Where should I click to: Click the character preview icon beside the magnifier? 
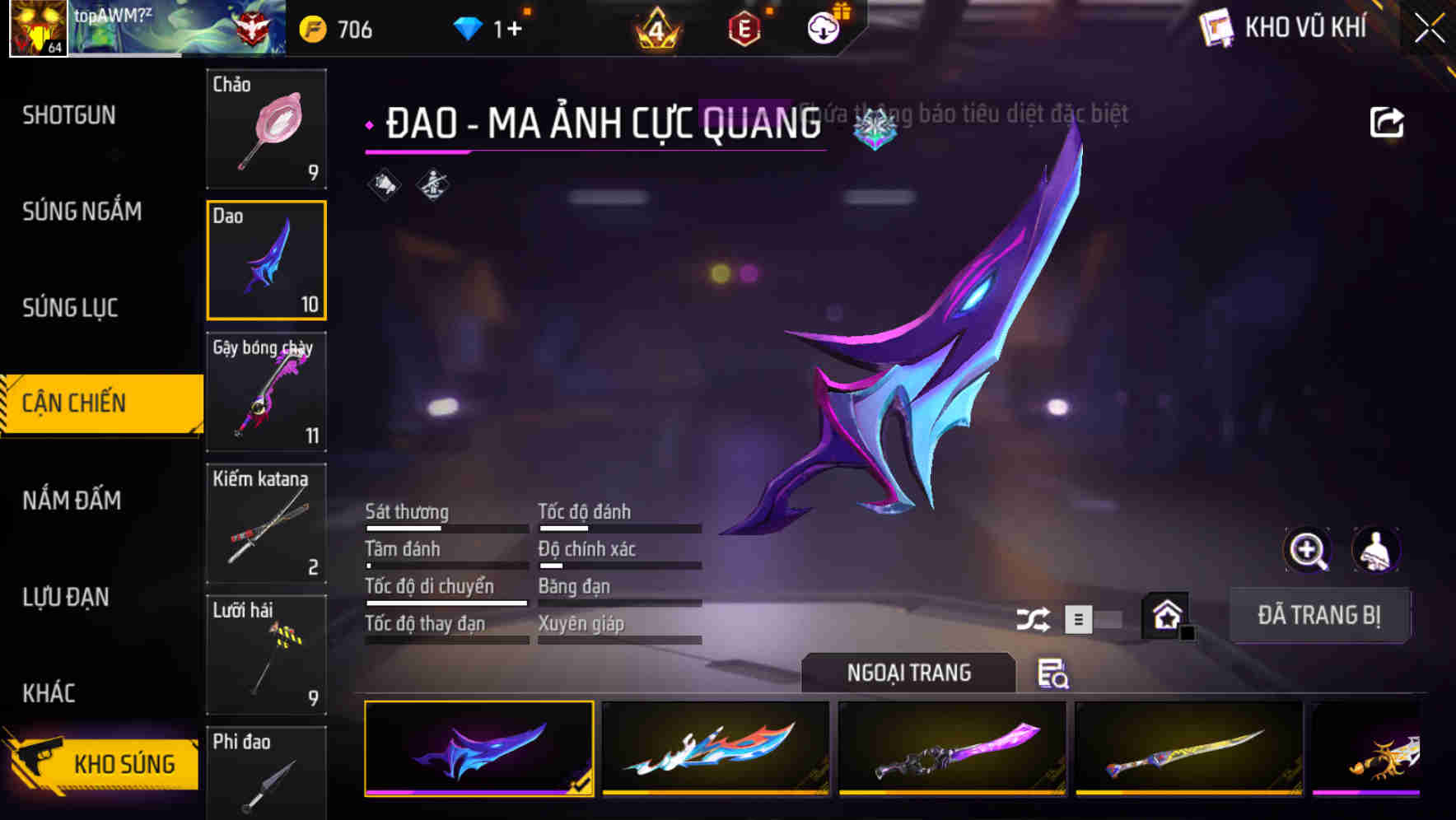coord(1374,550)
